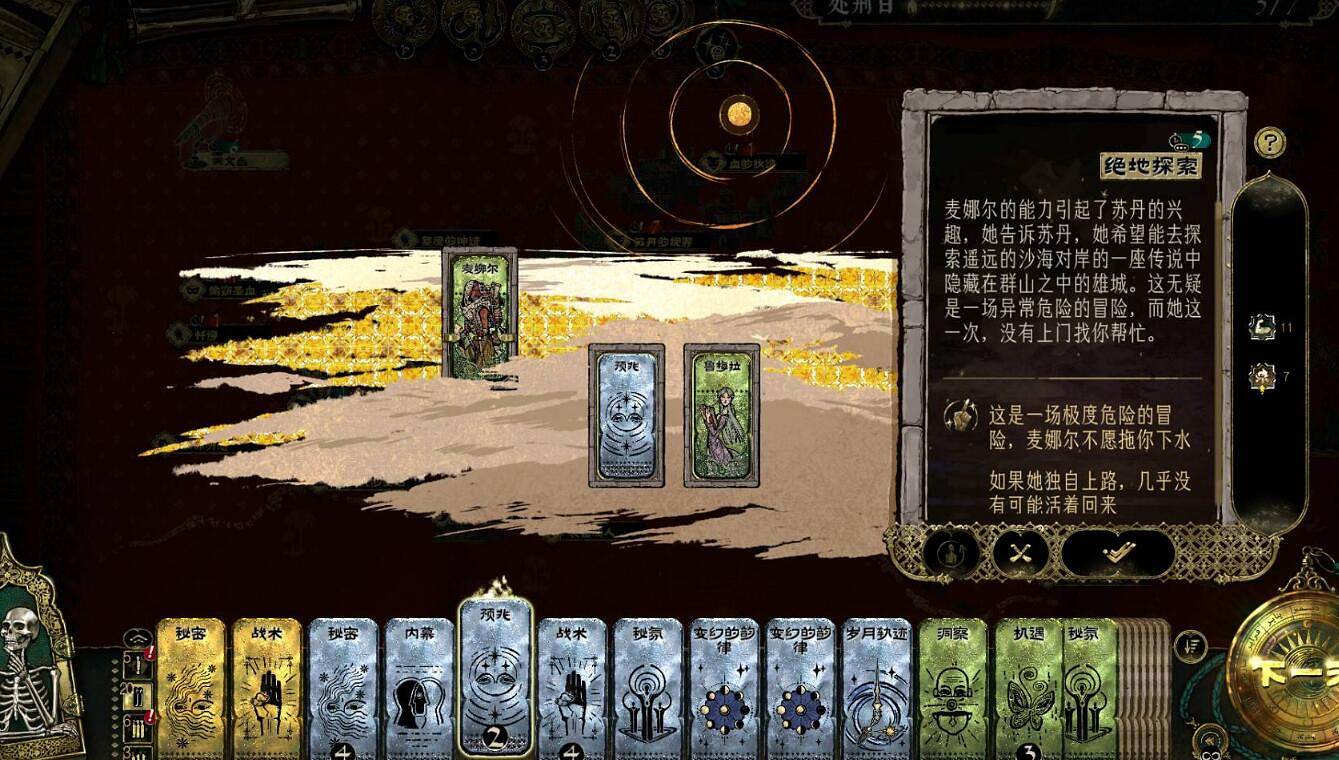Click the card-sorting icon beside your hand
The width and height of the screenshot is (1339, 760).
click(x=1193, y=648)
